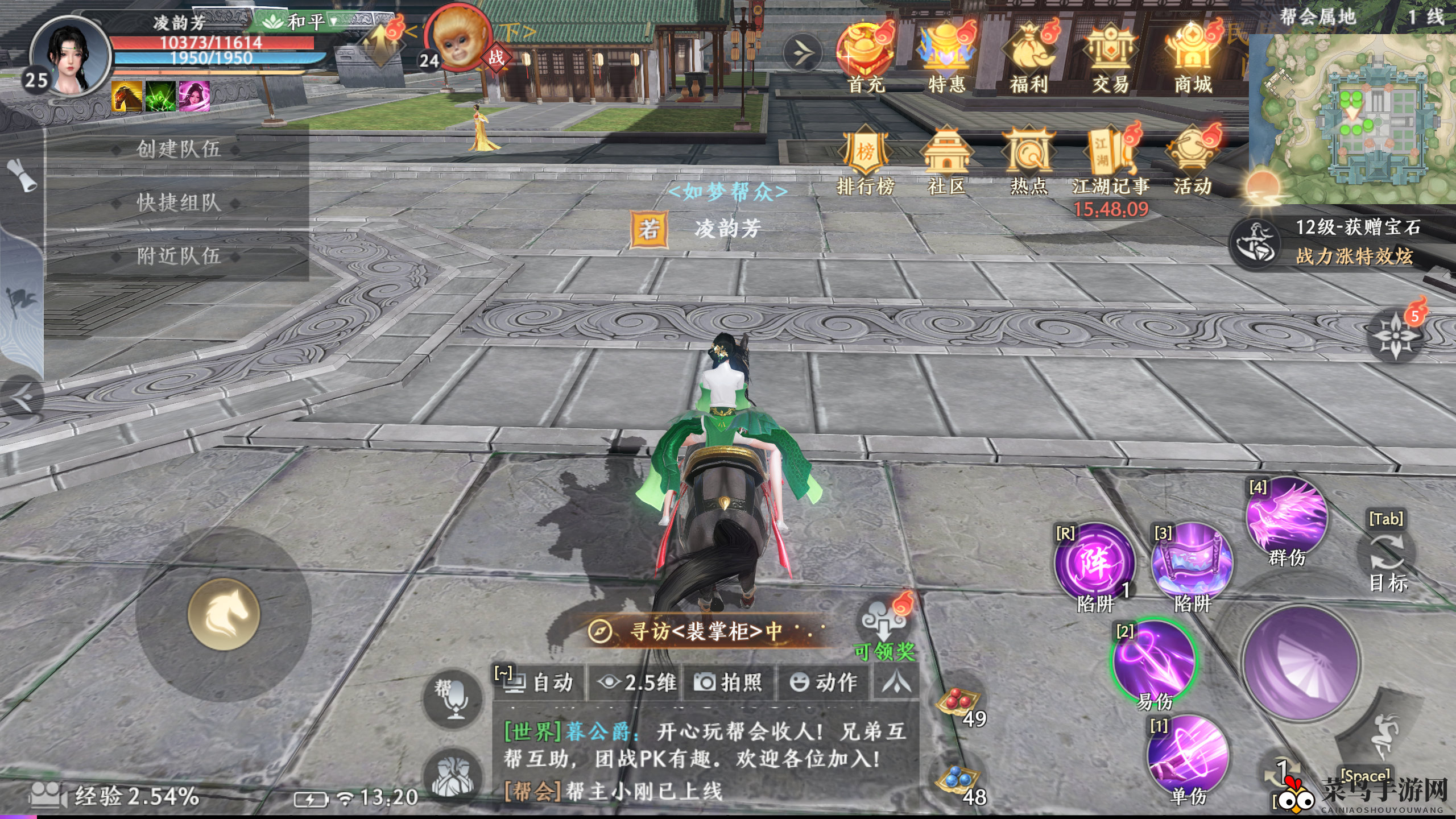Switch the 2.5维 camera view

pyautogui.click(x=637, y=682)
